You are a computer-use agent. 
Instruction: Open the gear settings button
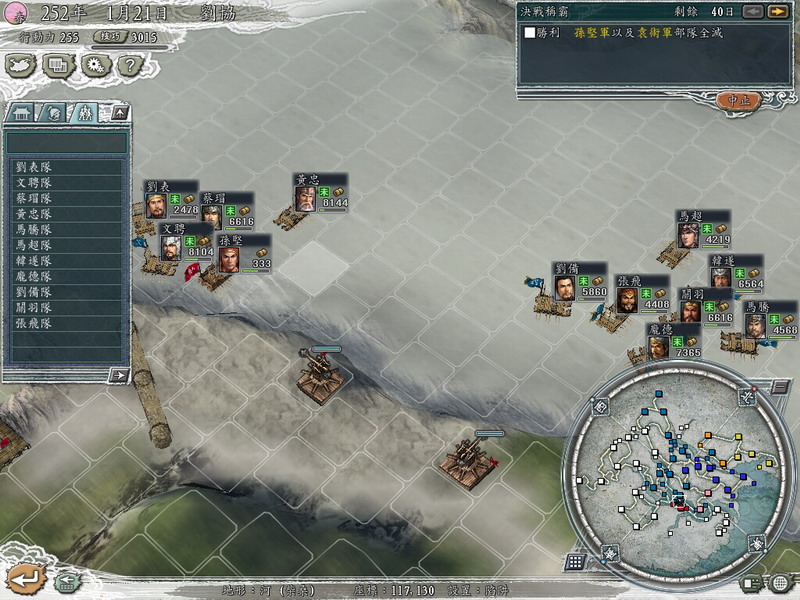point(94,66)
